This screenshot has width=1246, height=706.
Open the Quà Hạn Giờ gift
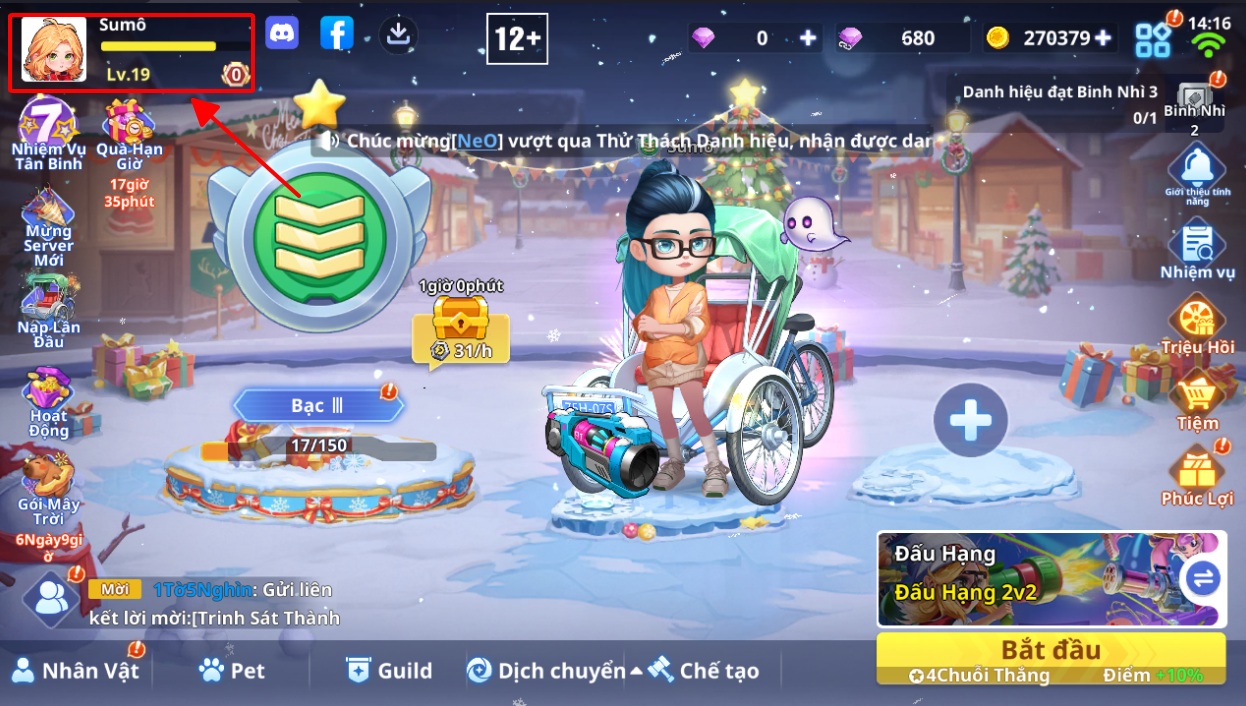(129, 128)
